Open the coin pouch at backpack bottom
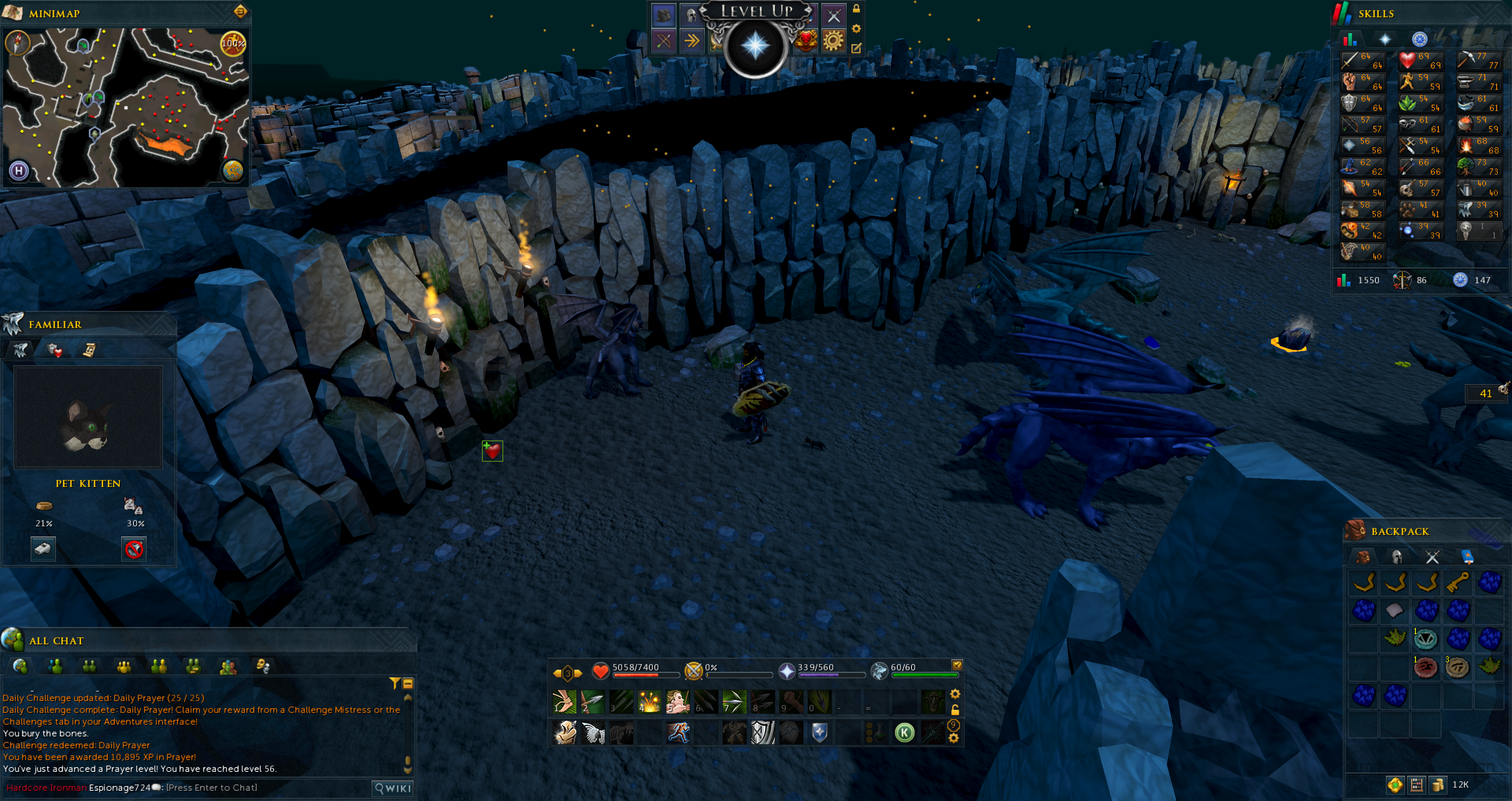 [x=1438, y=784]
